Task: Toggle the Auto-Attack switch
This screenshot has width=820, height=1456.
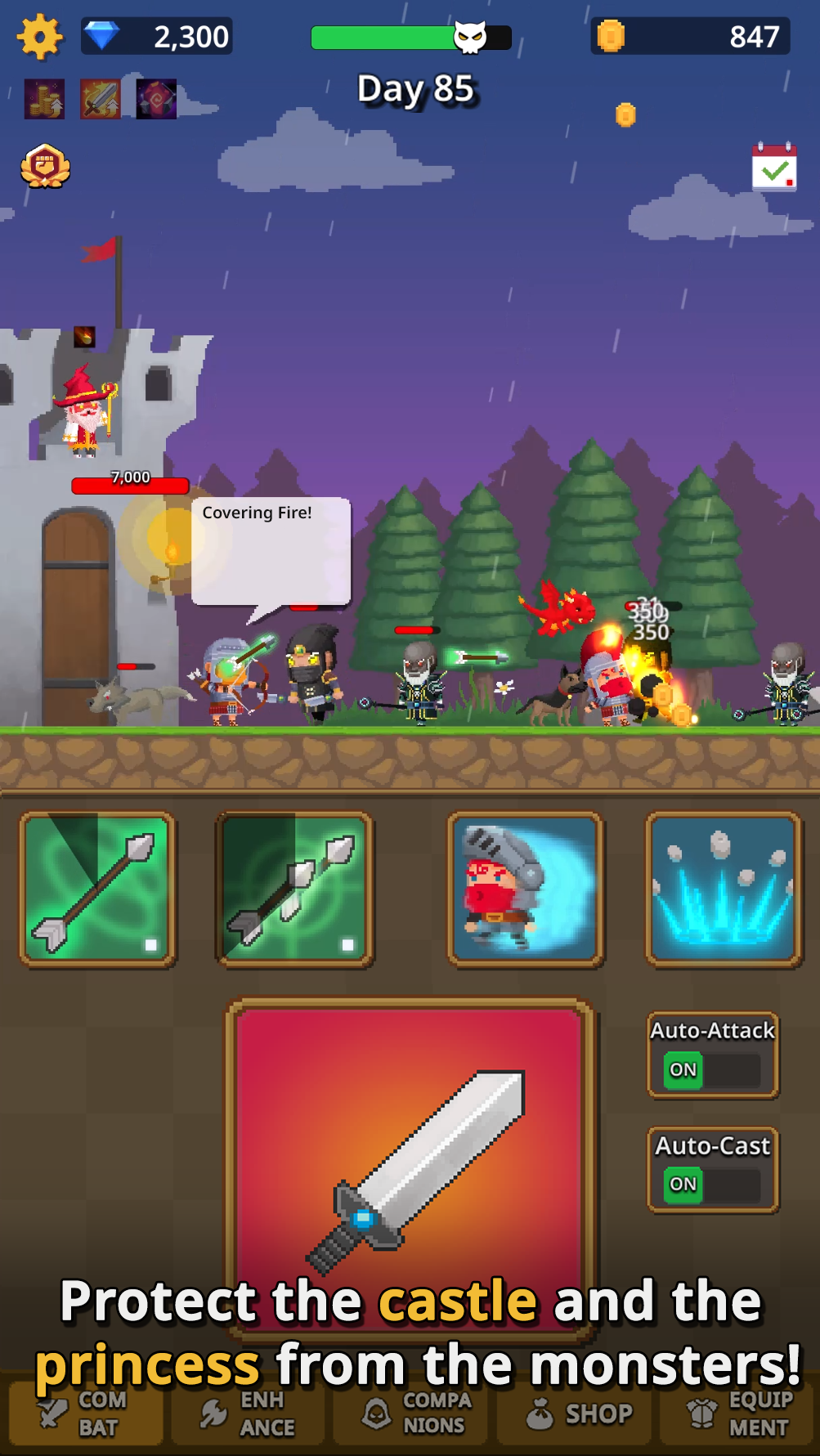Action: pos(713,1069)
